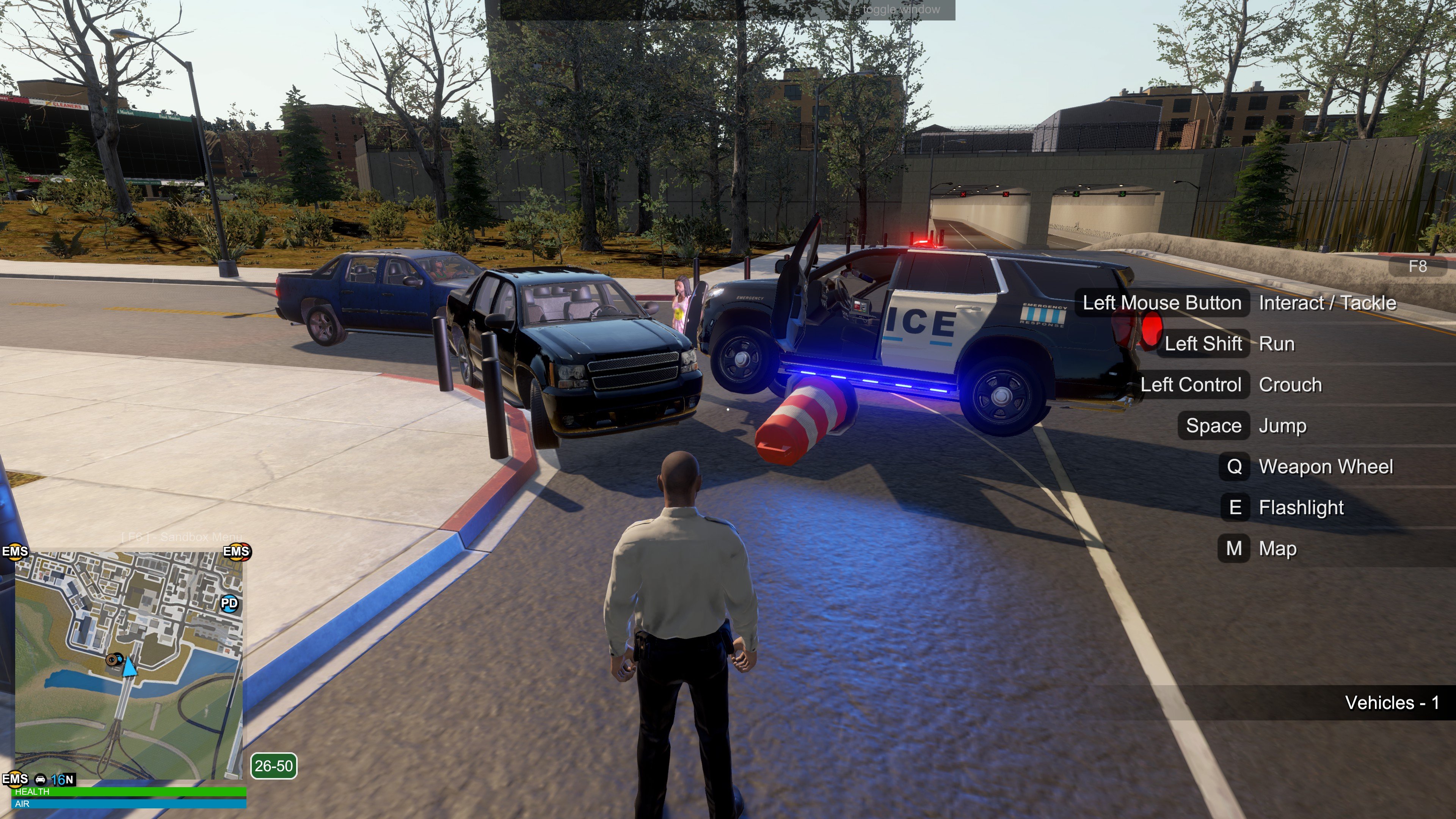Select the white car icon beside 16N
1456x819 pixels.
40,780
